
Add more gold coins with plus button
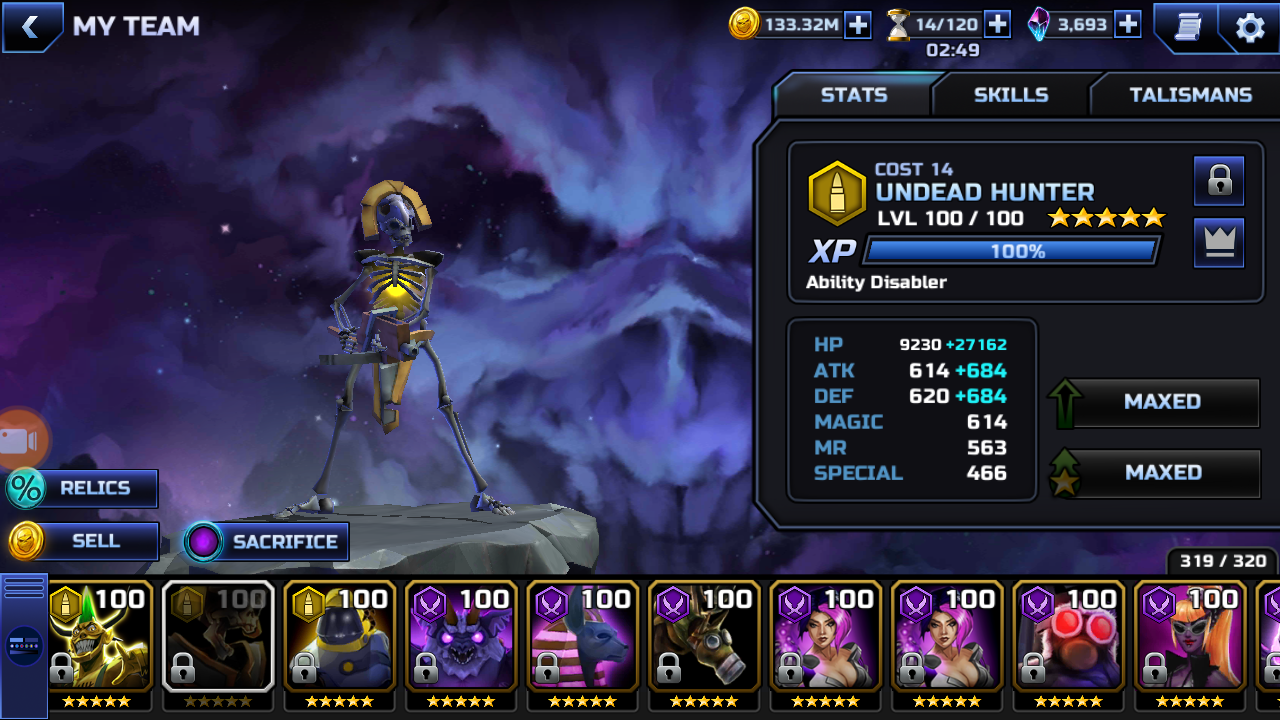point(858,25)
